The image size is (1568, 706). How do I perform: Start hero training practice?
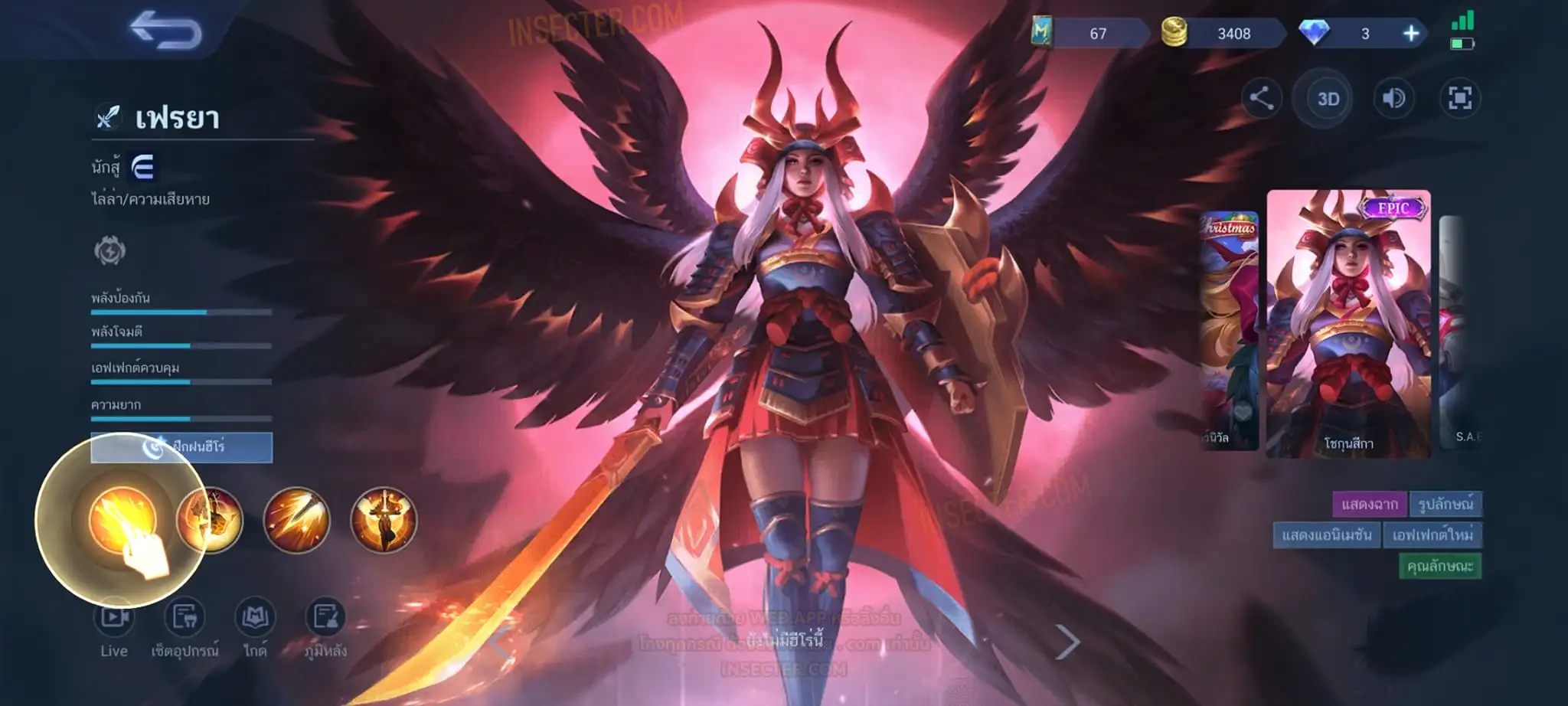point(181,447)
